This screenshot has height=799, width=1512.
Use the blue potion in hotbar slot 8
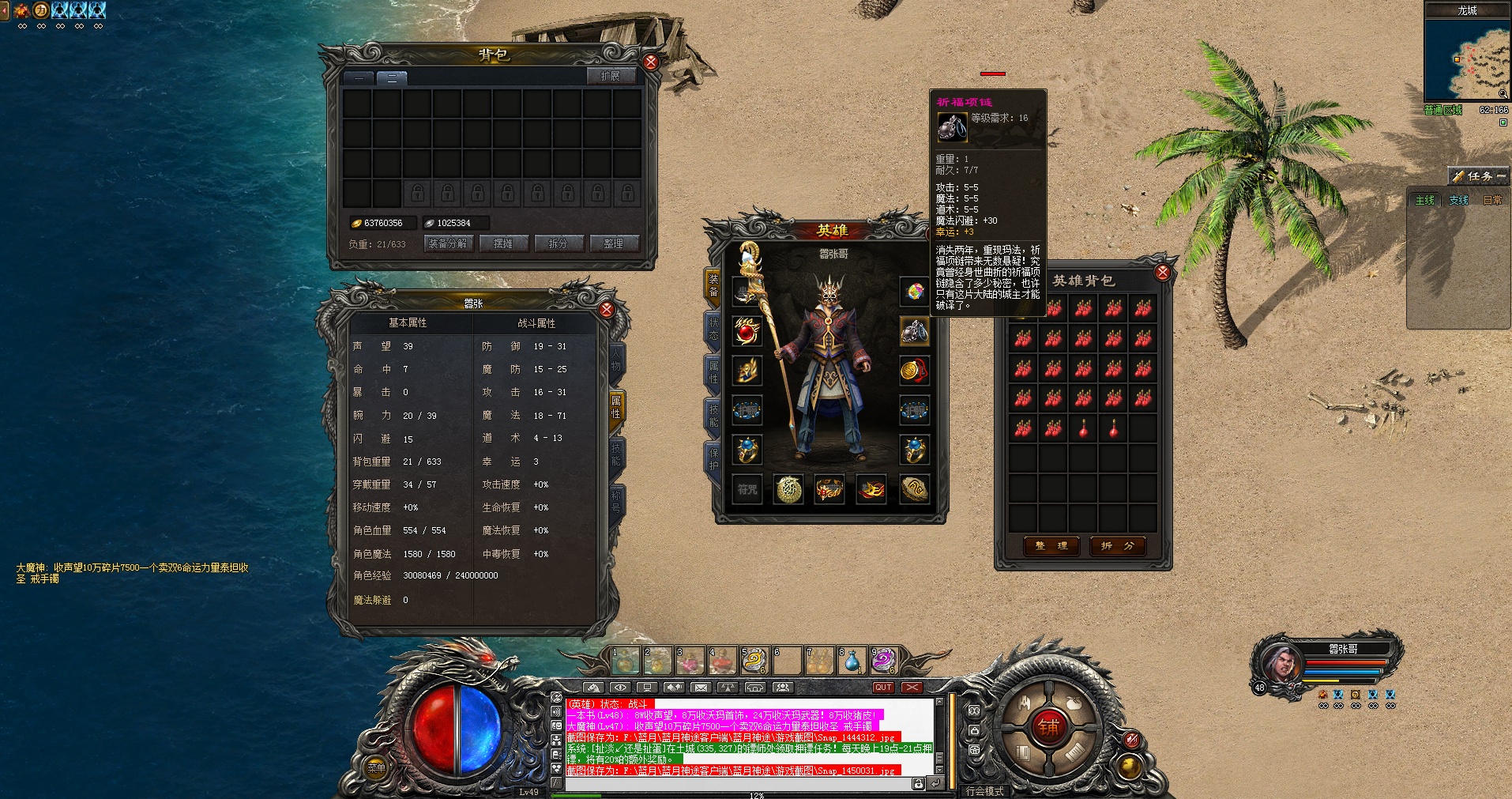(x=852, y=661)
